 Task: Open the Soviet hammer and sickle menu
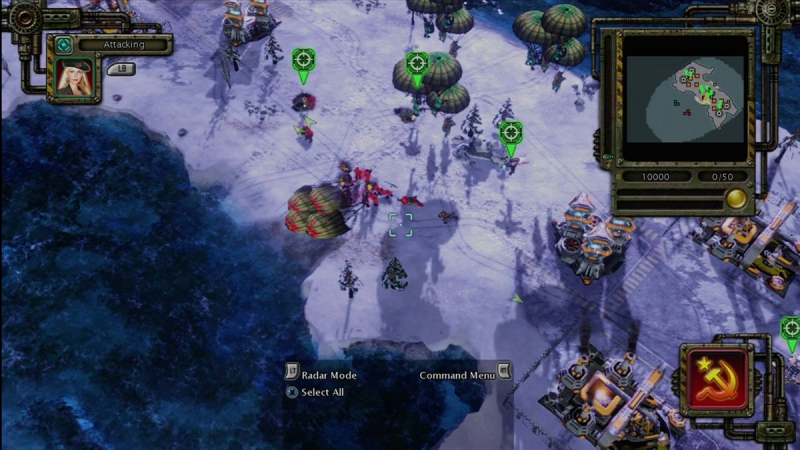717,379
